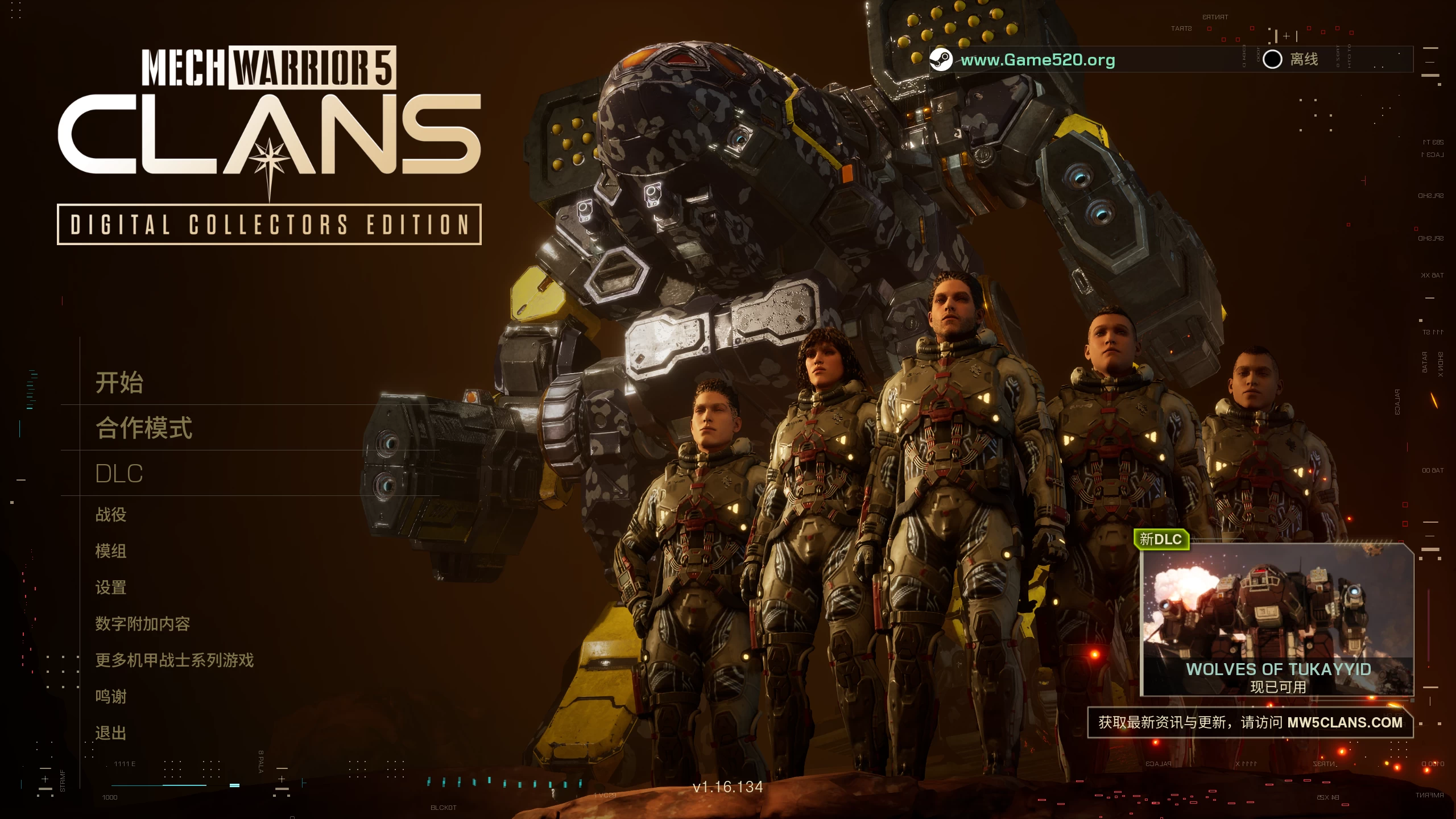
Task: Open 模组 mods menu
Action: point(111,551)
